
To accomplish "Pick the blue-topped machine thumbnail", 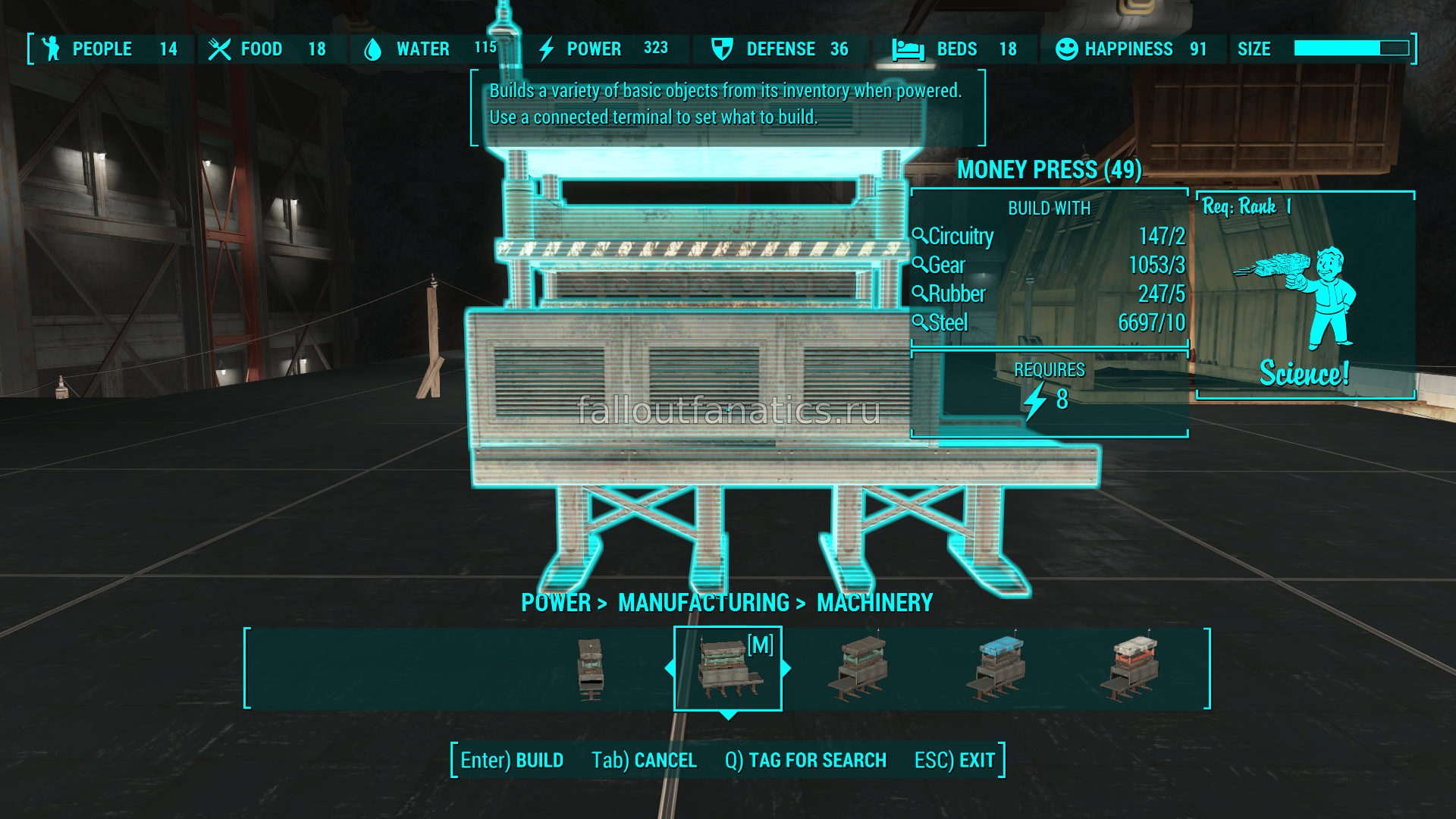I will tap(997, 669).
